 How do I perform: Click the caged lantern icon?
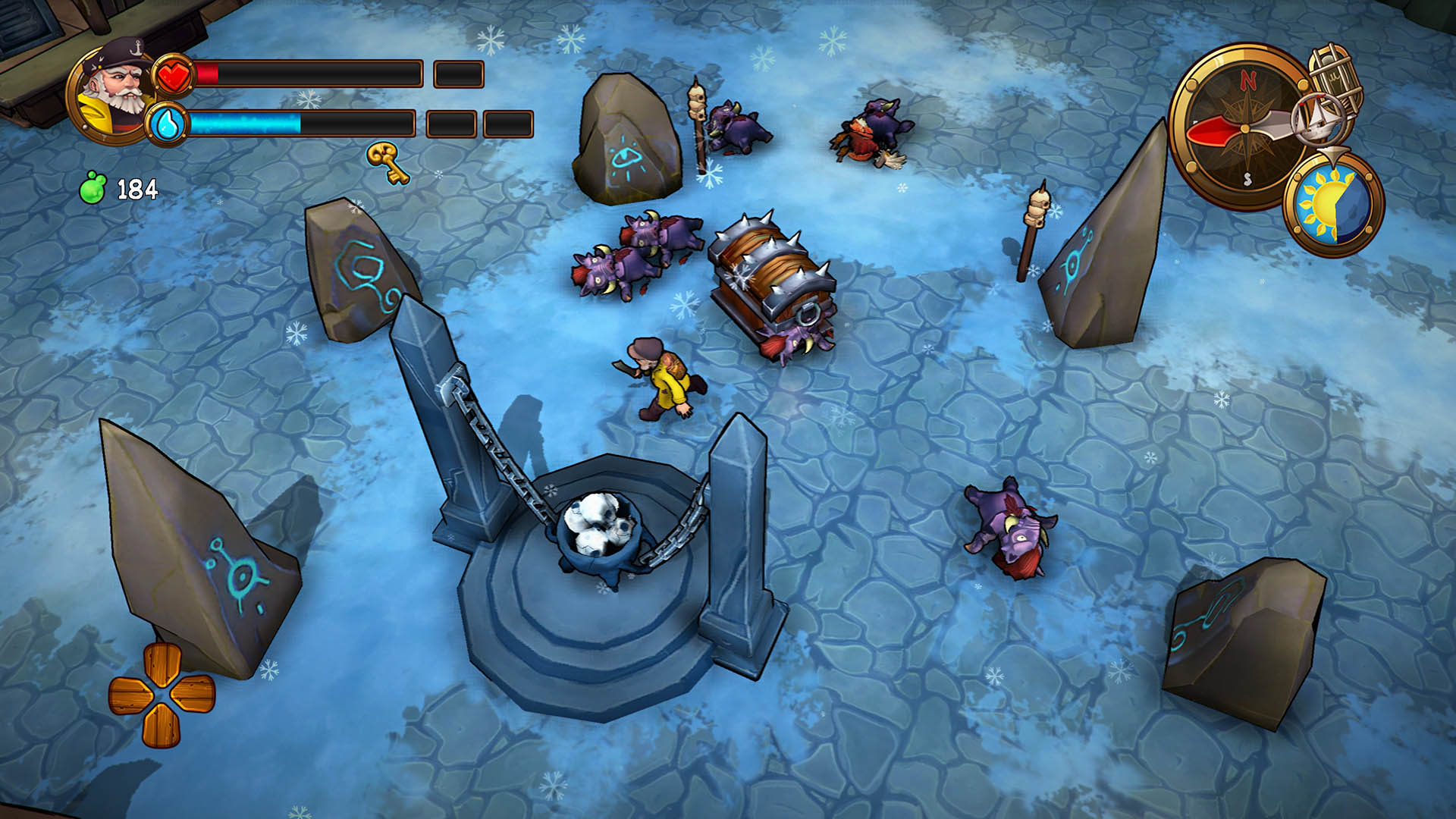point(1336,74)
